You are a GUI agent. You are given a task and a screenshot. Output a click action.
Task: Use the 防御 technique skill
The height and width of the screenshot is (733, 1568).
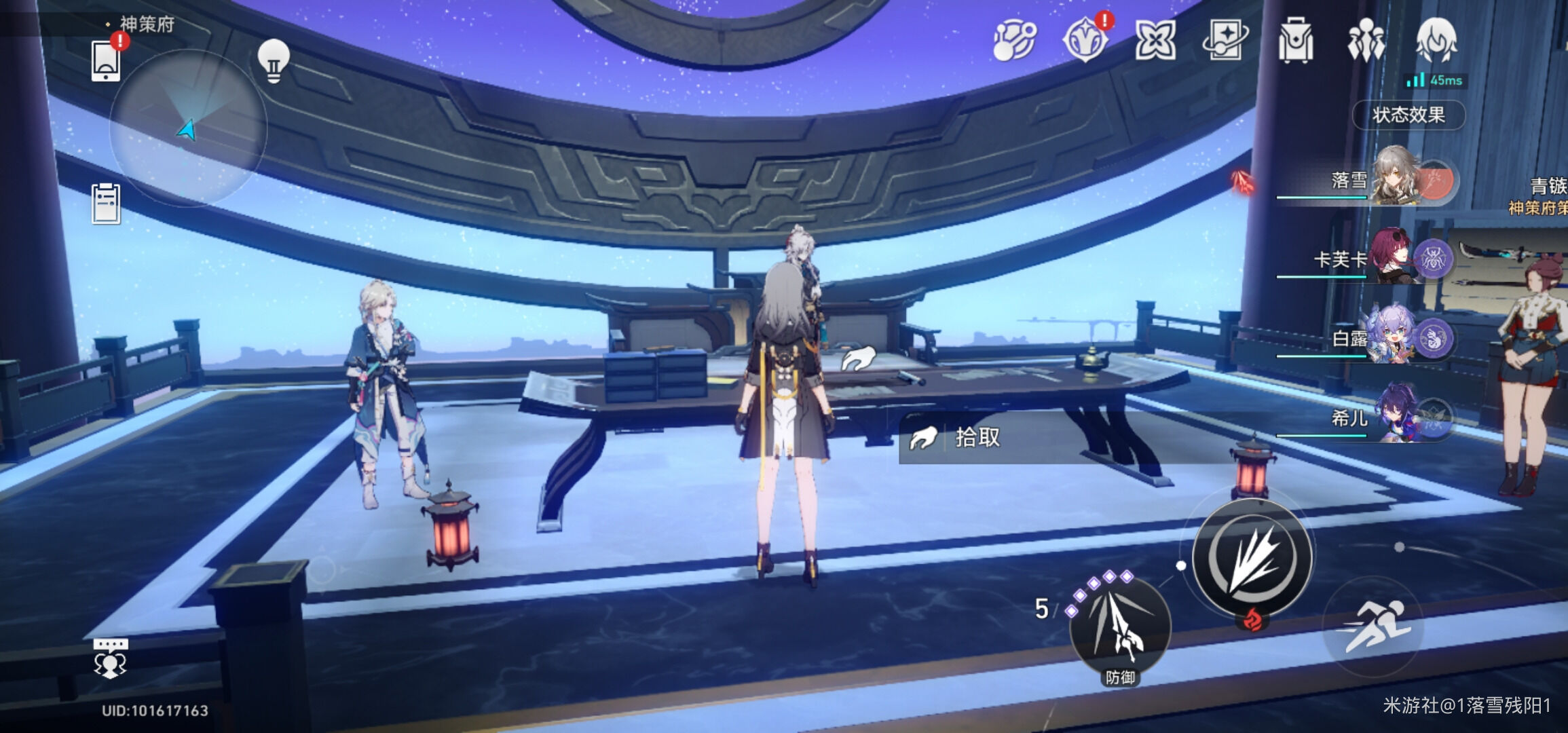1120,628
